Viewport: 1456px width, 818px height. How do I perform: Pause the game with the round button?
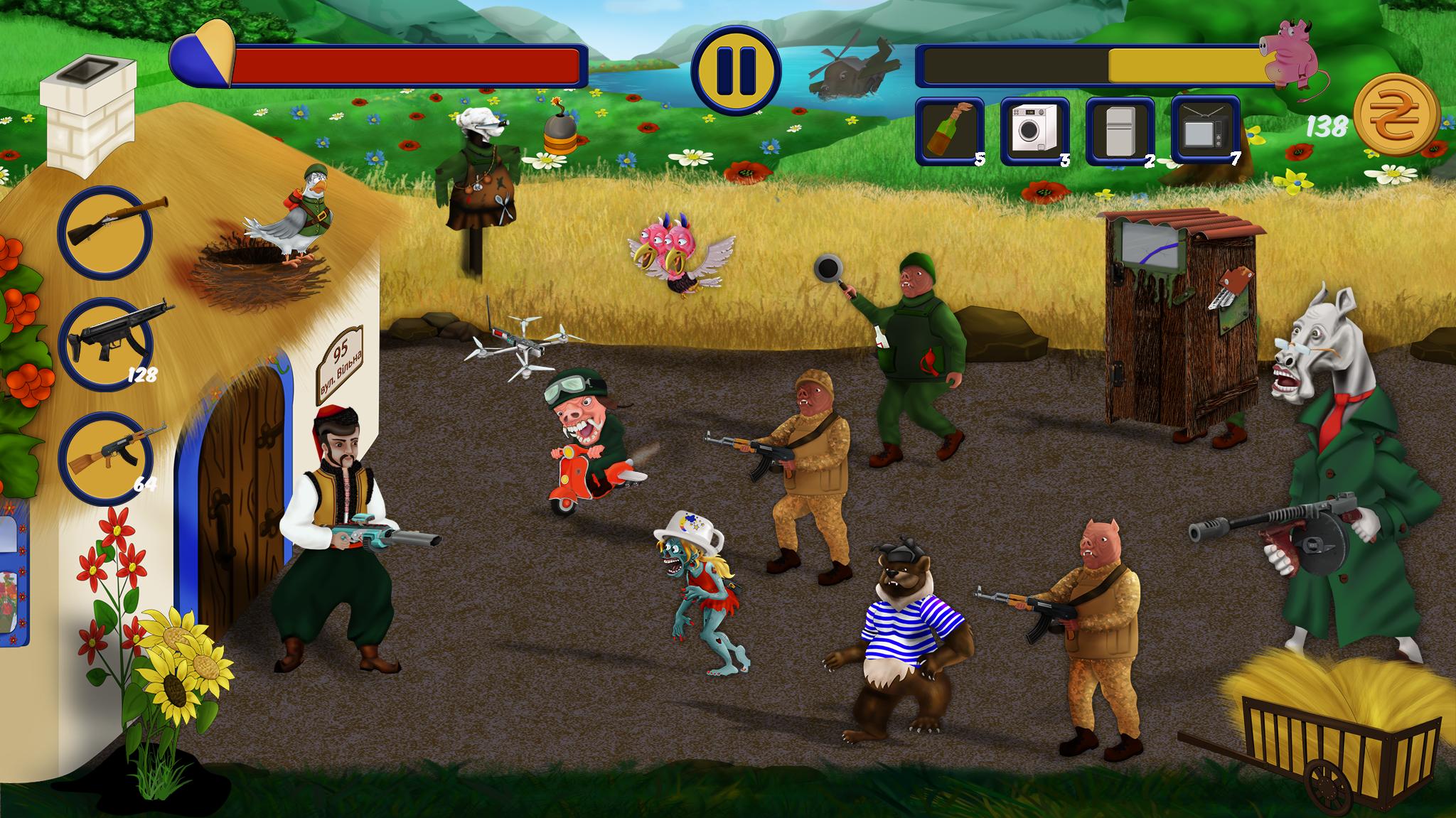tap(736, 70)
